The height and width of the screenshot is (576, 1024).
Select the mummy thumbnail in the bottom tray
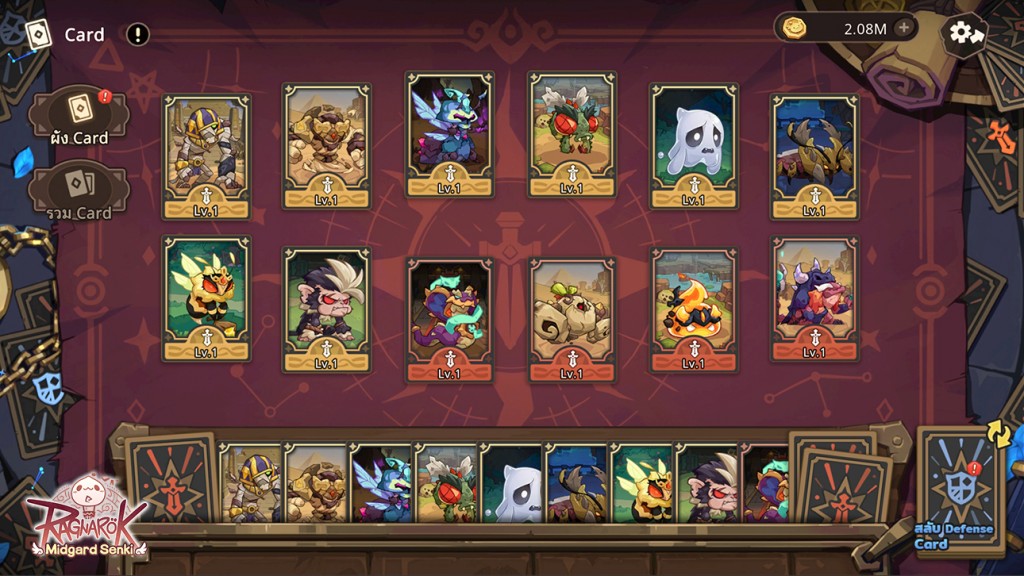pos(250,484)
